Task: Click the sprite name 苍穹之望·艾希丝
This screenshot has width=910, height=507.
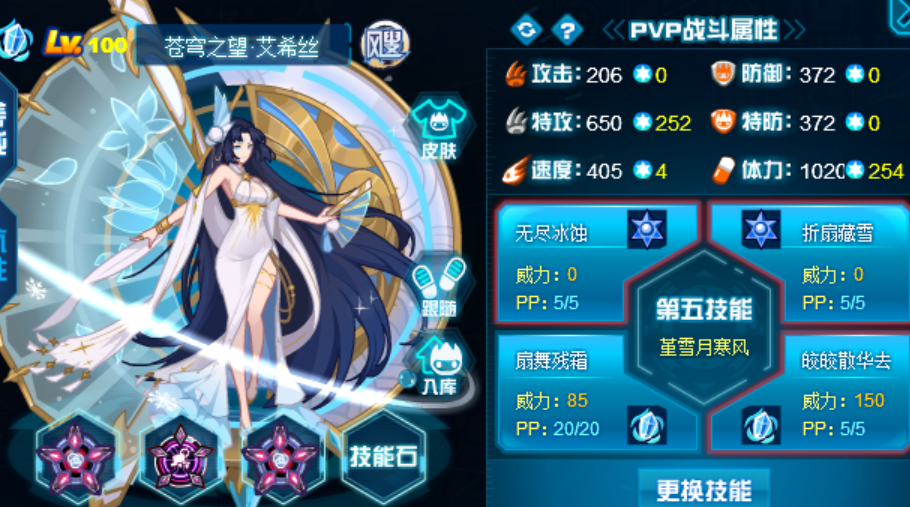Action: click(x=243, y=47)
